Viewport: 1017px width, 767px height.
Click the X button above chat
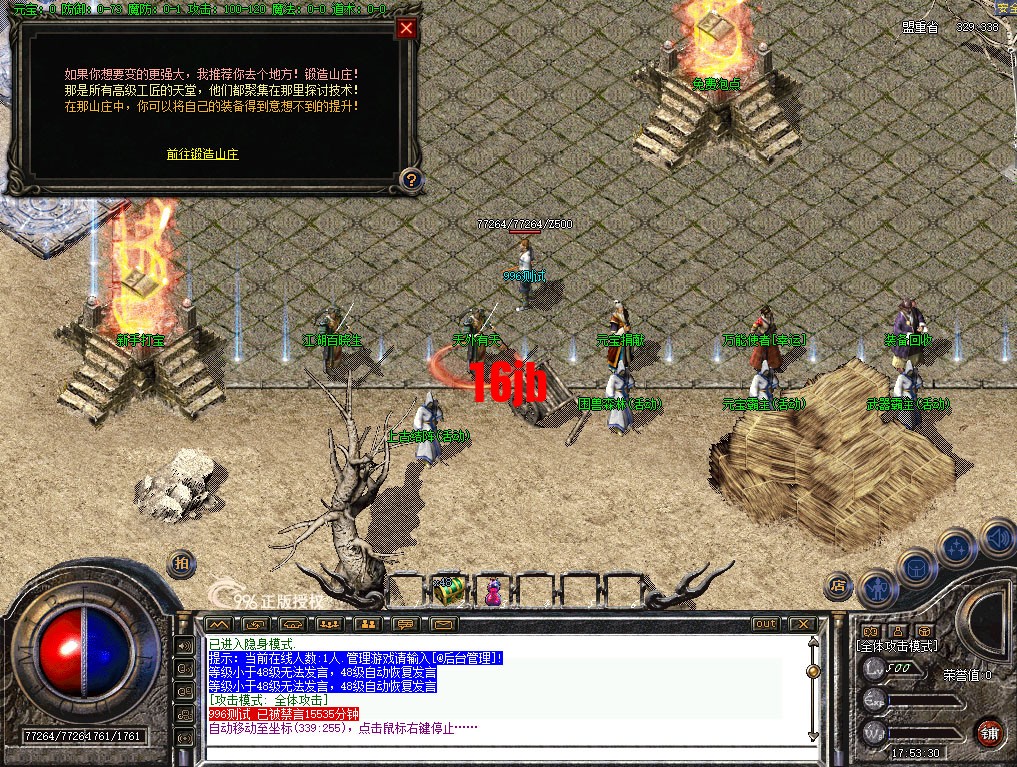pyautogui.click(x=802, y=624)
